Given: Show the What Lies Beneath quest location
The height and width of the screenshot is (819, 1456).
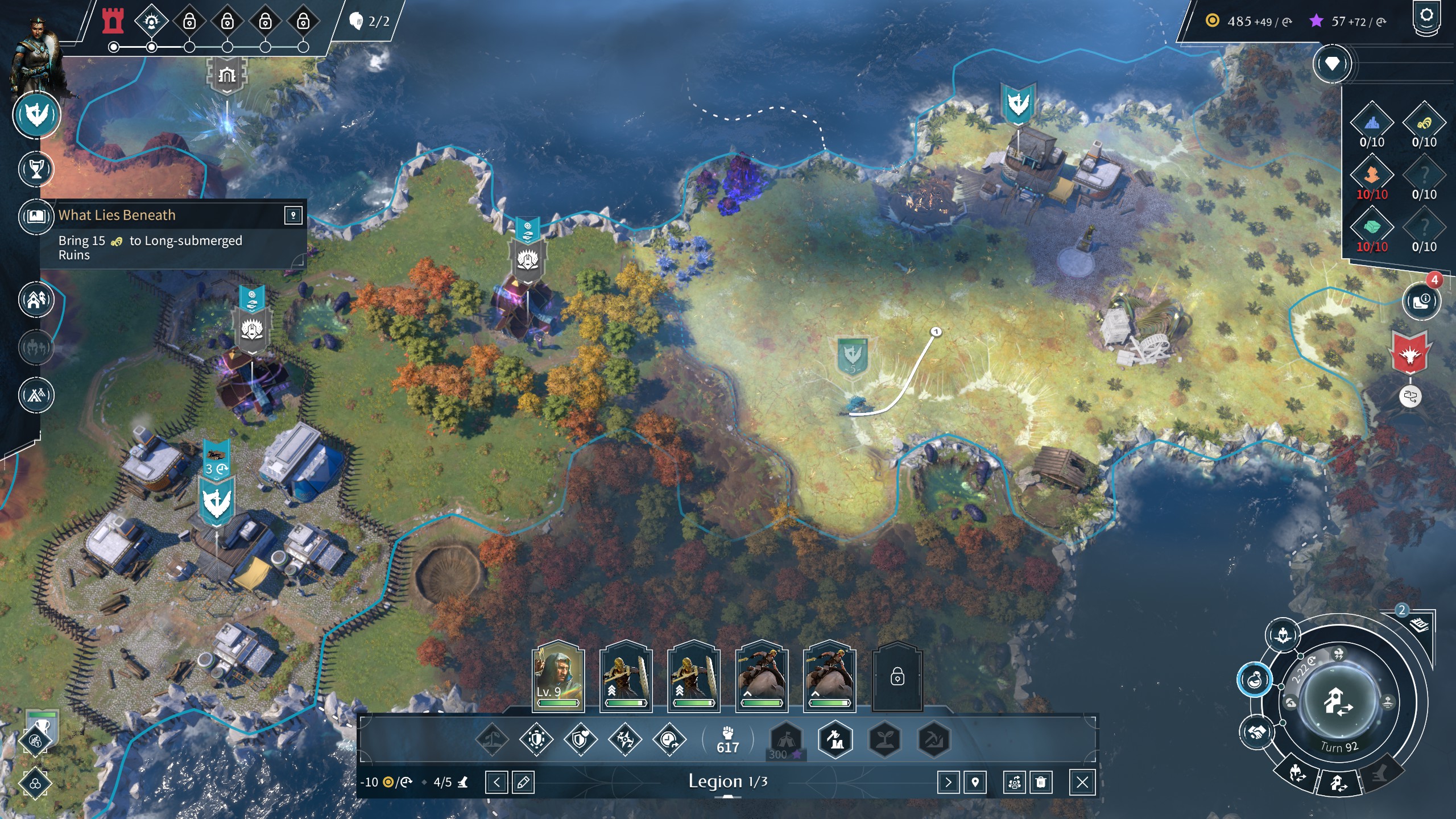Looking at the screenshot, I should pyautogui.click(x=293, y=215).
